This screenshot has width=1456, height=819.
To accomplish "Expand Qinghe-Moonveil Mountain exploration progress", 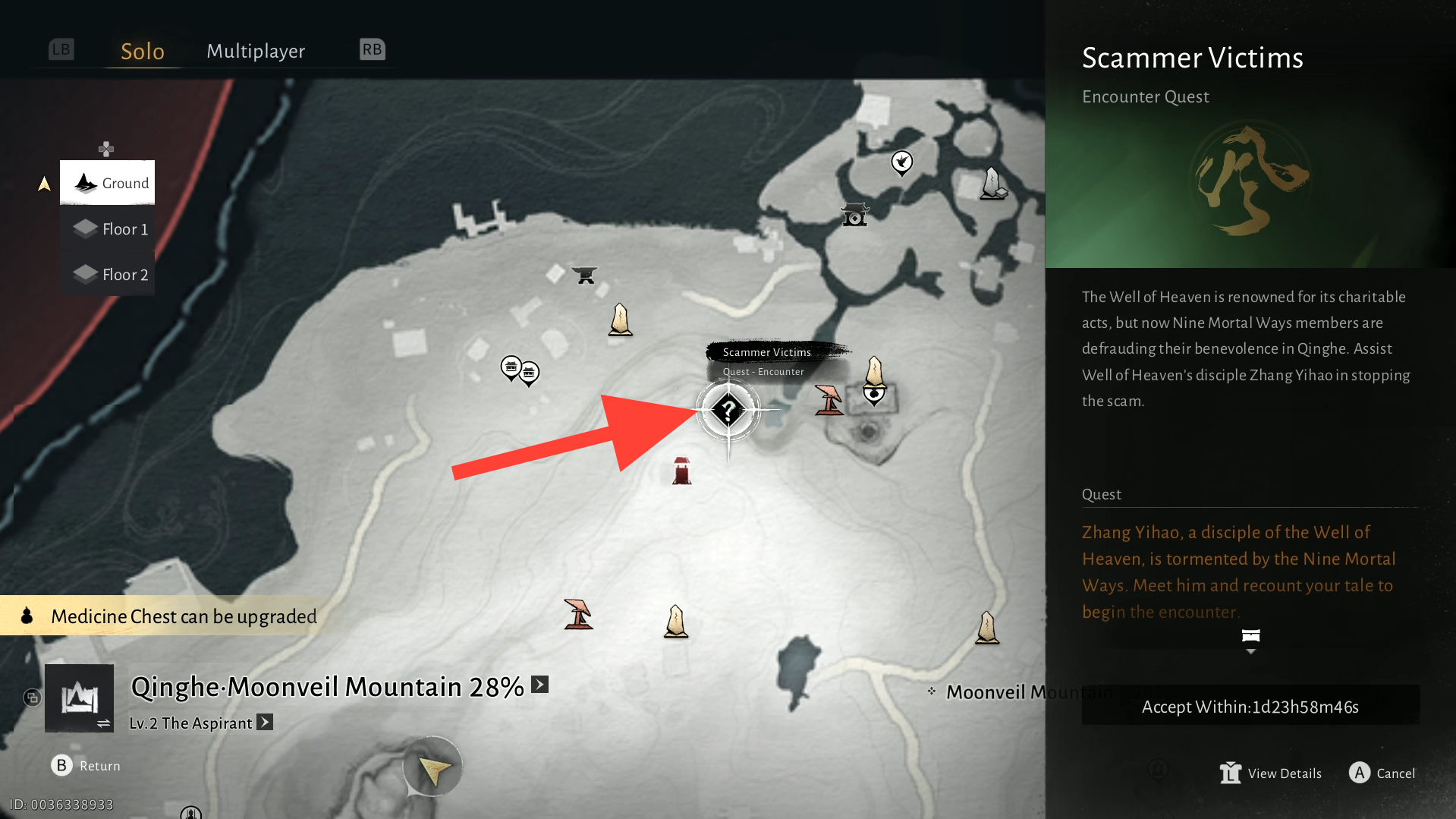I will [539, 685].
